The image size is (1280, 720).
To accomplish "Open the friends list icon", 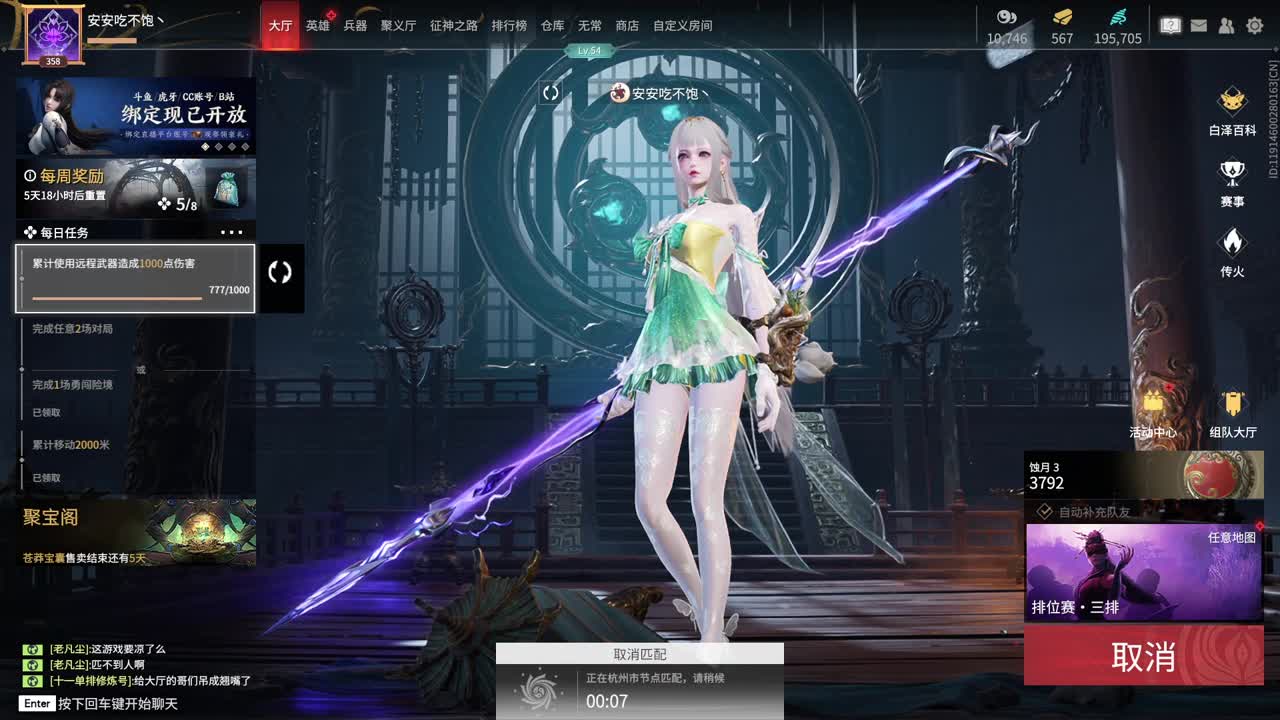I will pyautogui.click(x=1225, y=26).
